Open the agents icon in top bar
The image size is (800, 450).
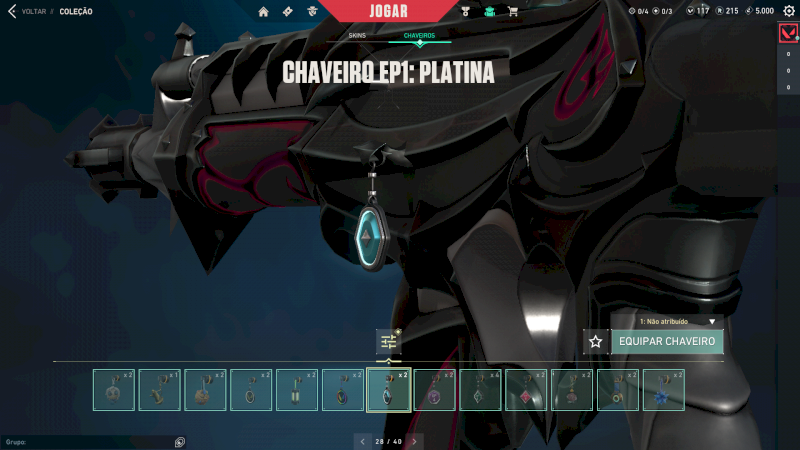coord(313,12)
